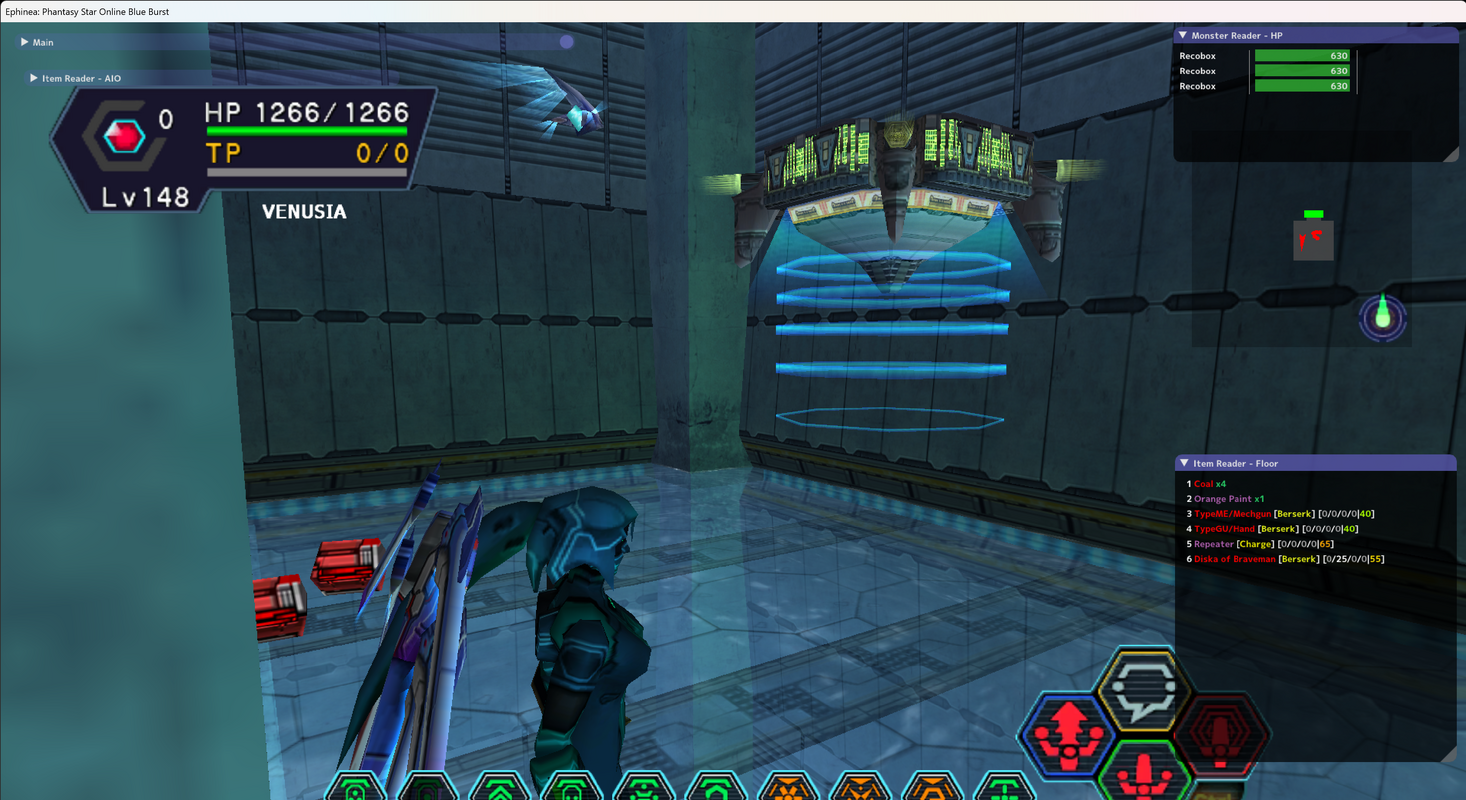The image size is (1466, 800).
Task: Select the chat bubble hex icon
Action: tap(1143, 690)
